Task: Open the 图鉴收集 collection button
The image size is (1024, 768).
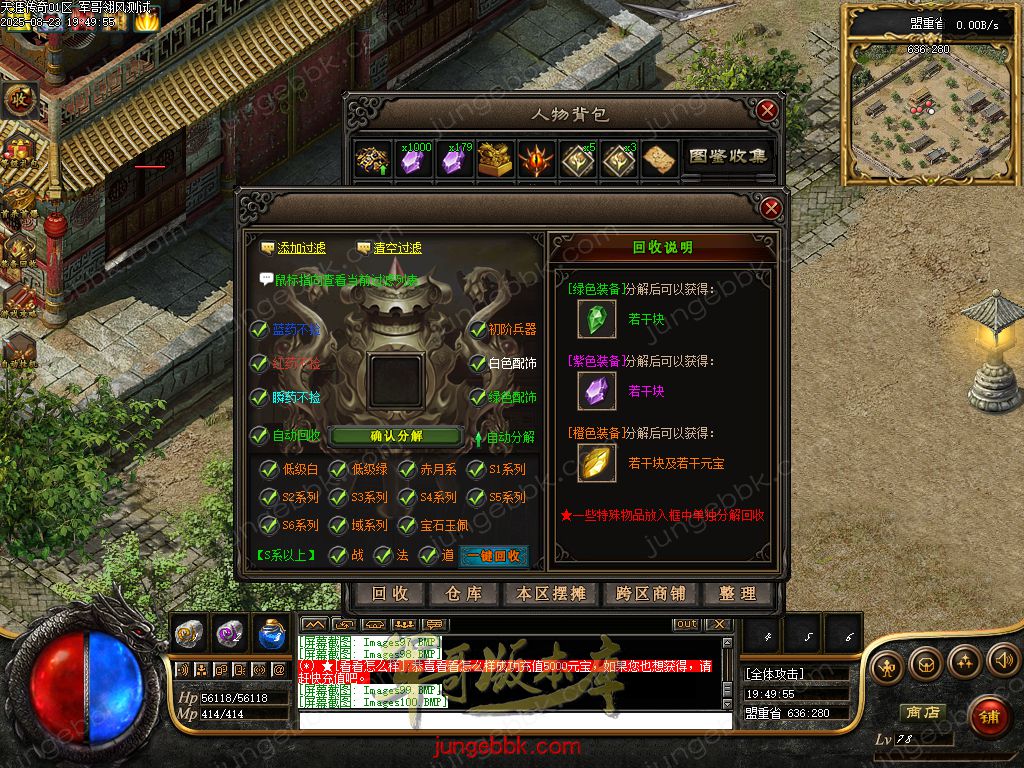Action: pos(728,157)
